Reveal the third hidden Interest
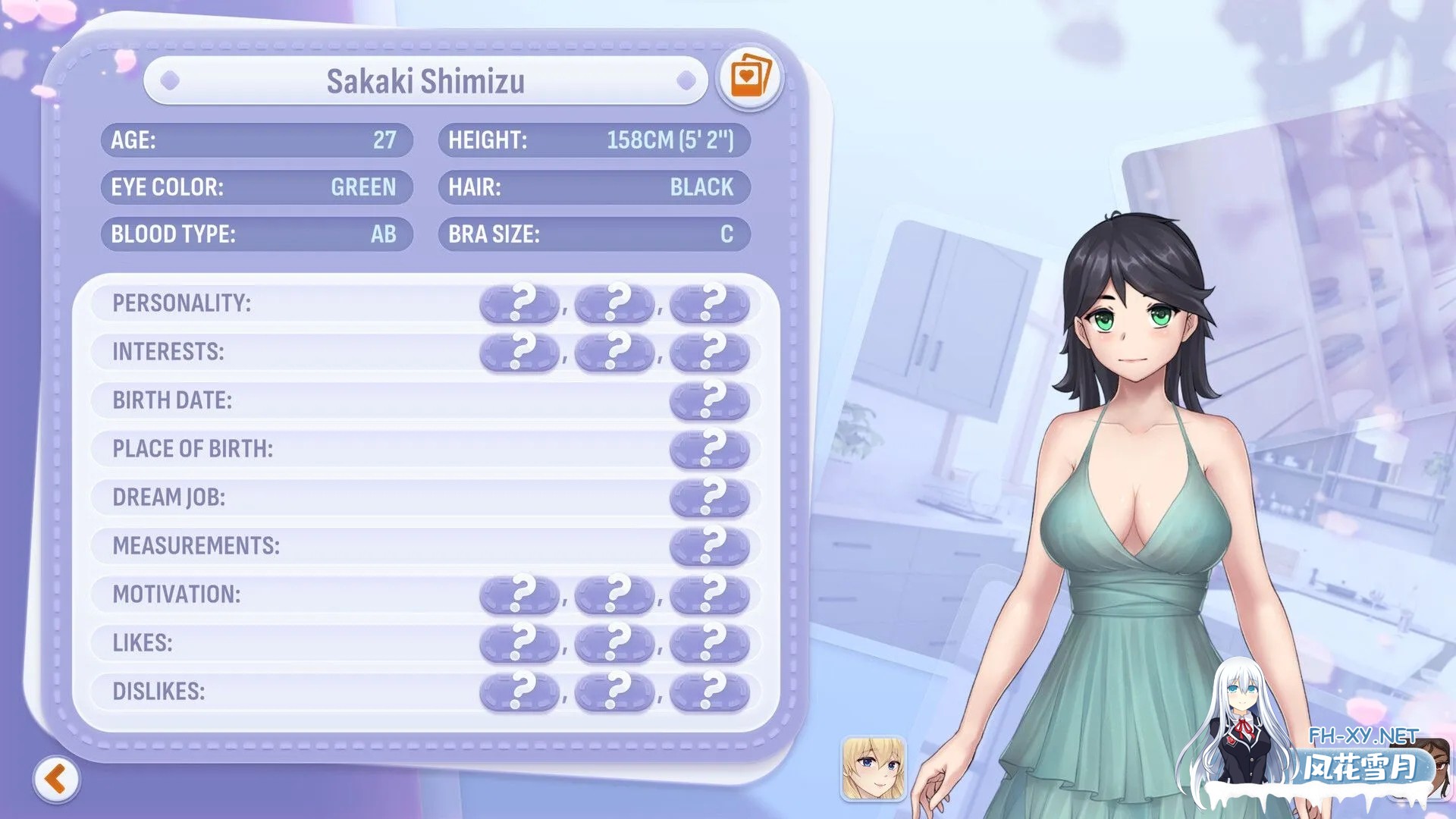The image size is (1456, 819). pos(710,352)
